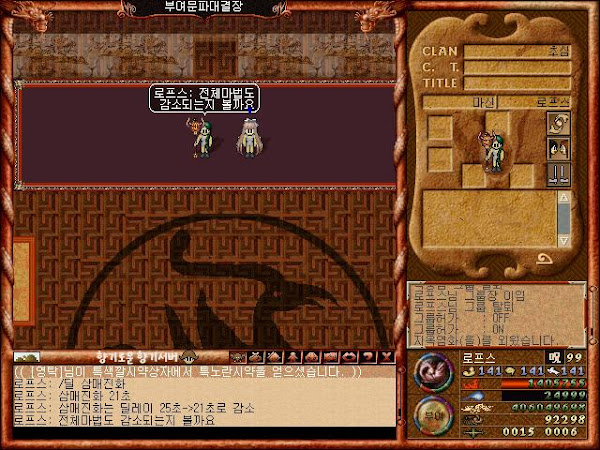600x450 pixels.
Task: Click the CLAN name field
Action: [517, 51]
